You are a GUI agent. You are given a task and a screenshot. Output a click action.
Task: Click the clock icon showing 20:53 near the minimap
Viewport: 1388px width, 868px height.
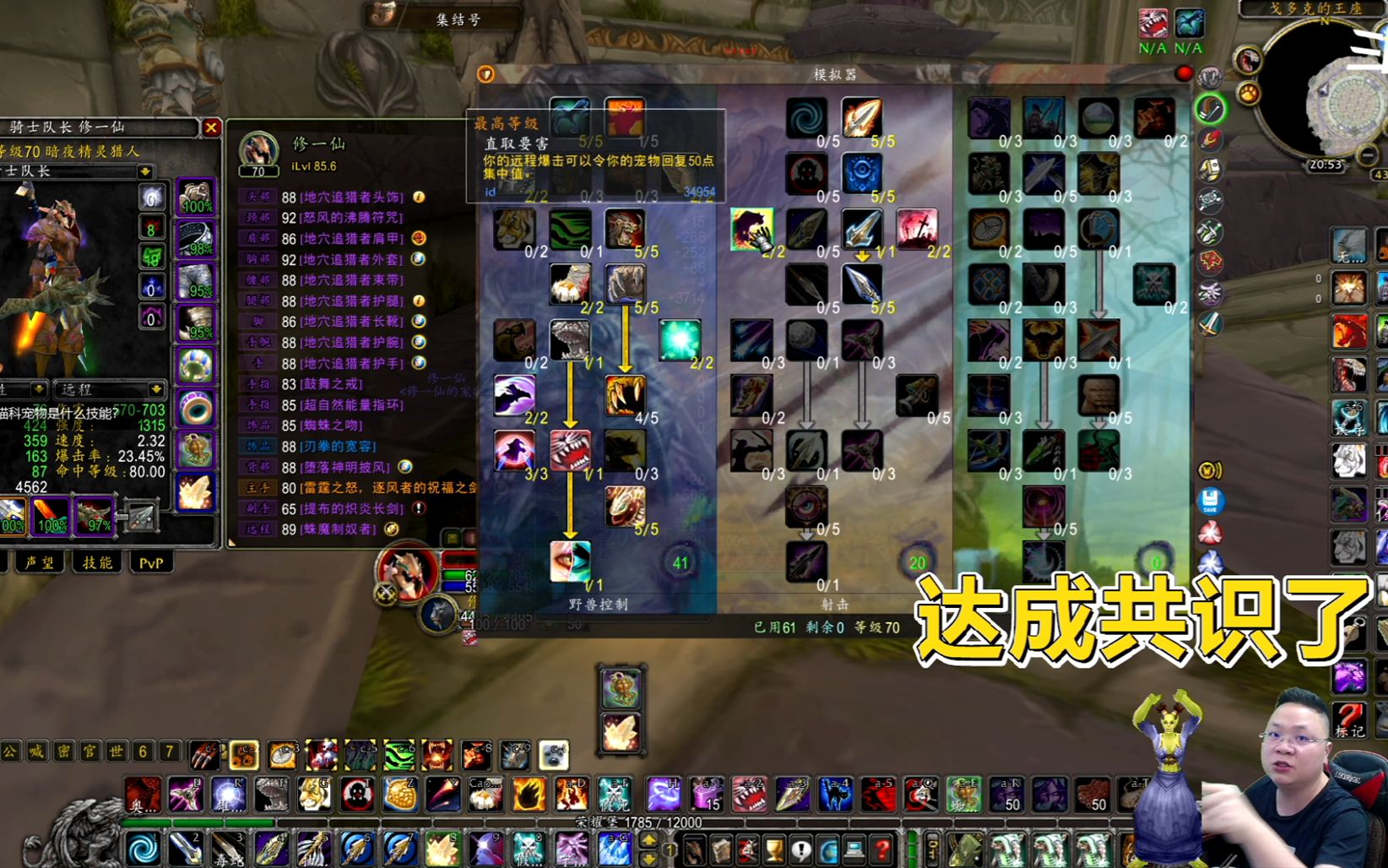1326,165
